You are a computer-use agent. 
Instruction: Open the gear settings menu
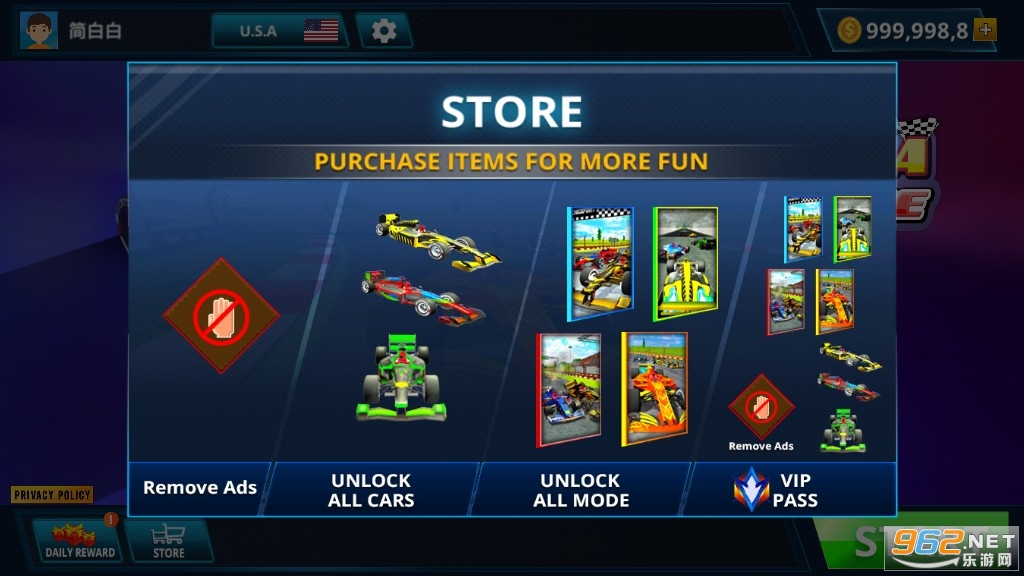384,31
